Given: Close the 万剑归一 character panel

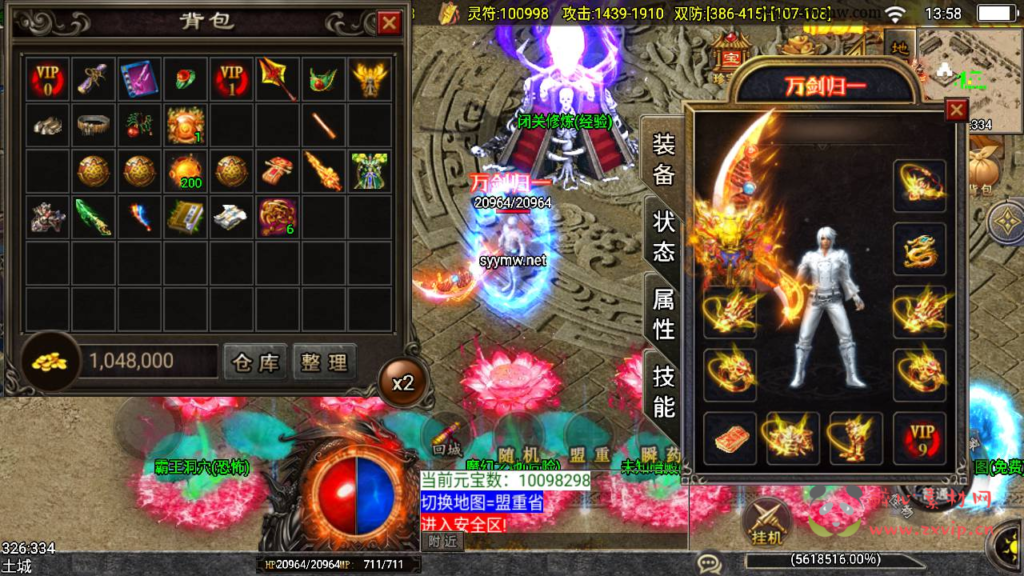Looking at the screenshot, I should pos(957,110).
